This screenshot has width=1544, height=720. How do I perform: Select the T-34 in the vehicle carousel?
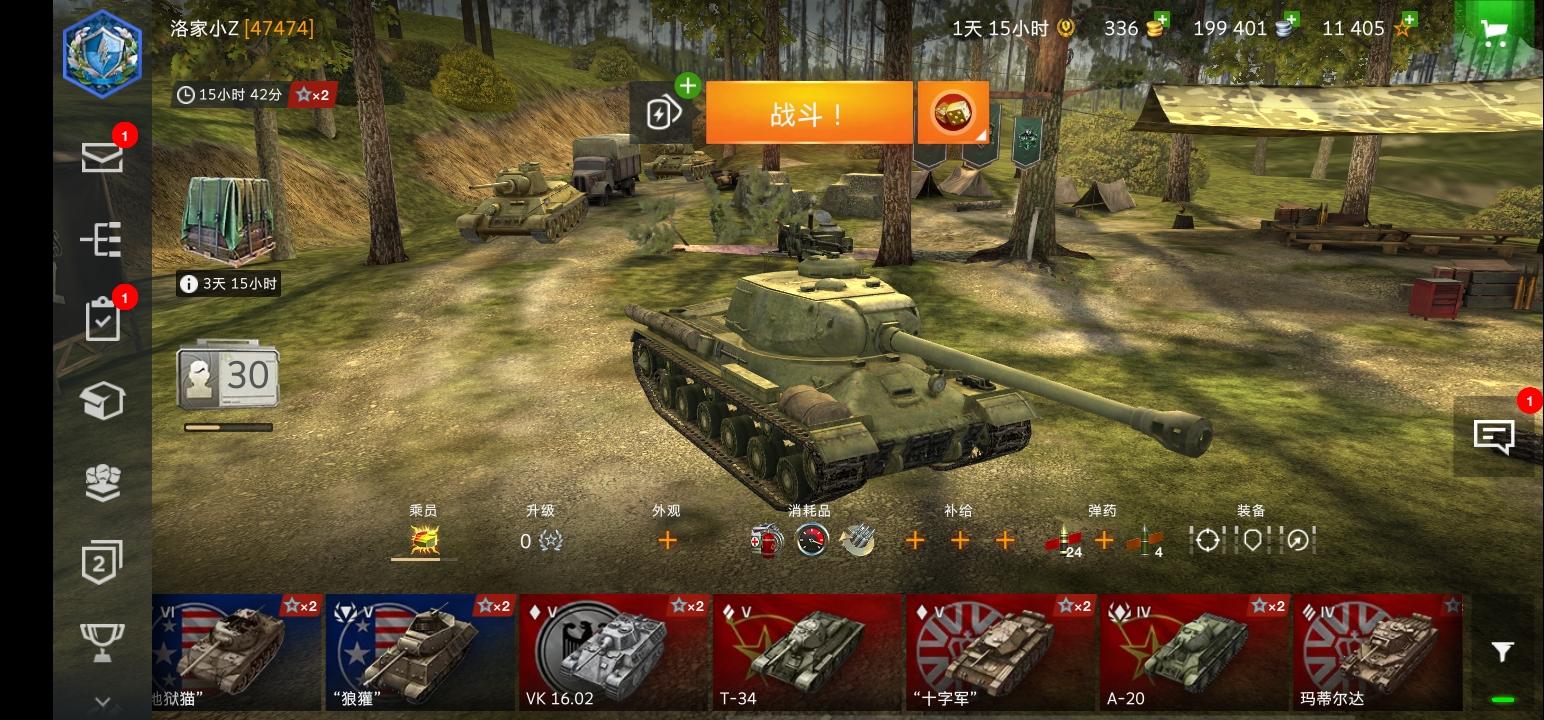[x=808, y=650]
